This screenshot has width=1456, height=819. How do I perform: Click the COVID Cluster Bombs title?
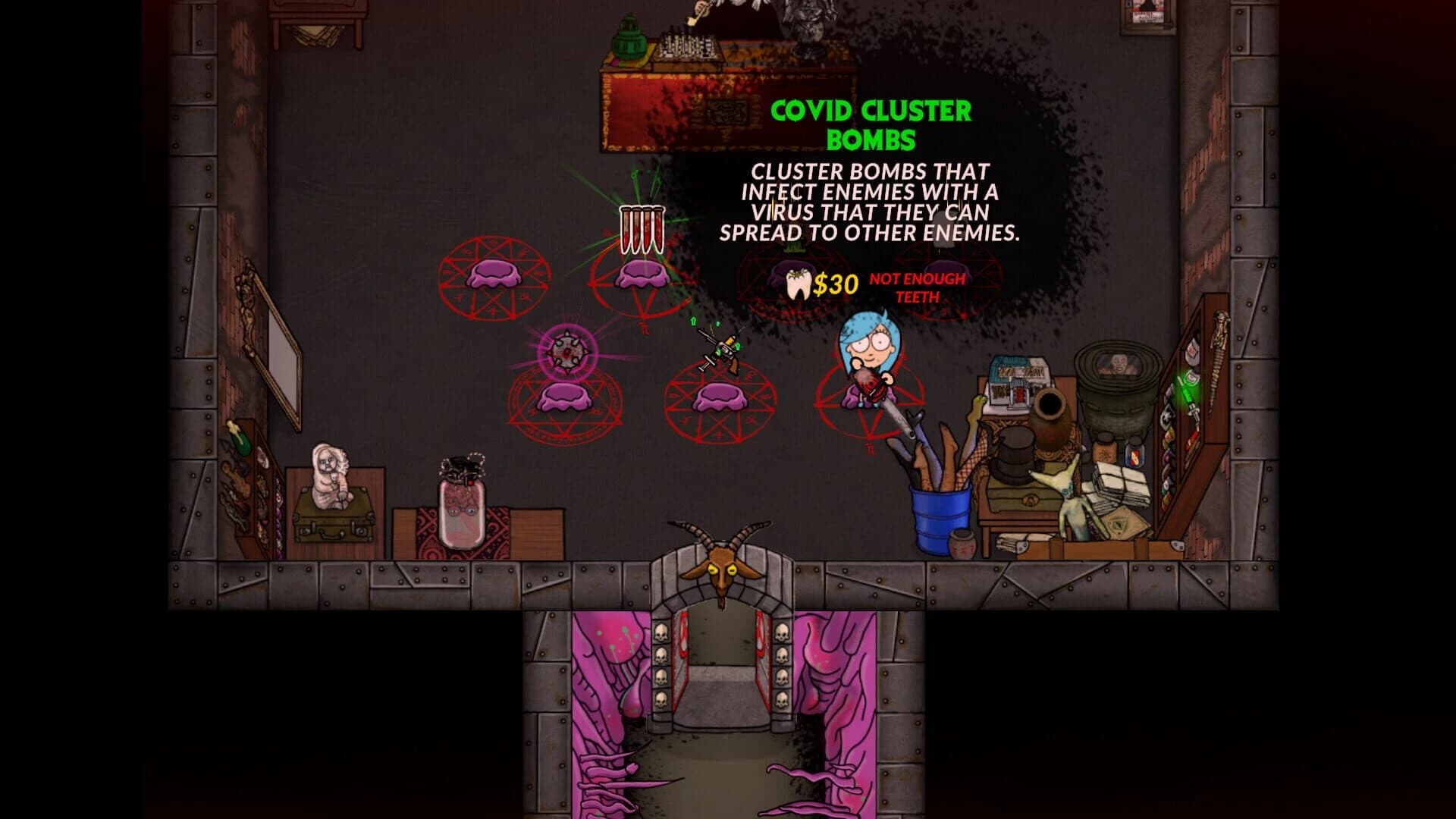point(871,121)
